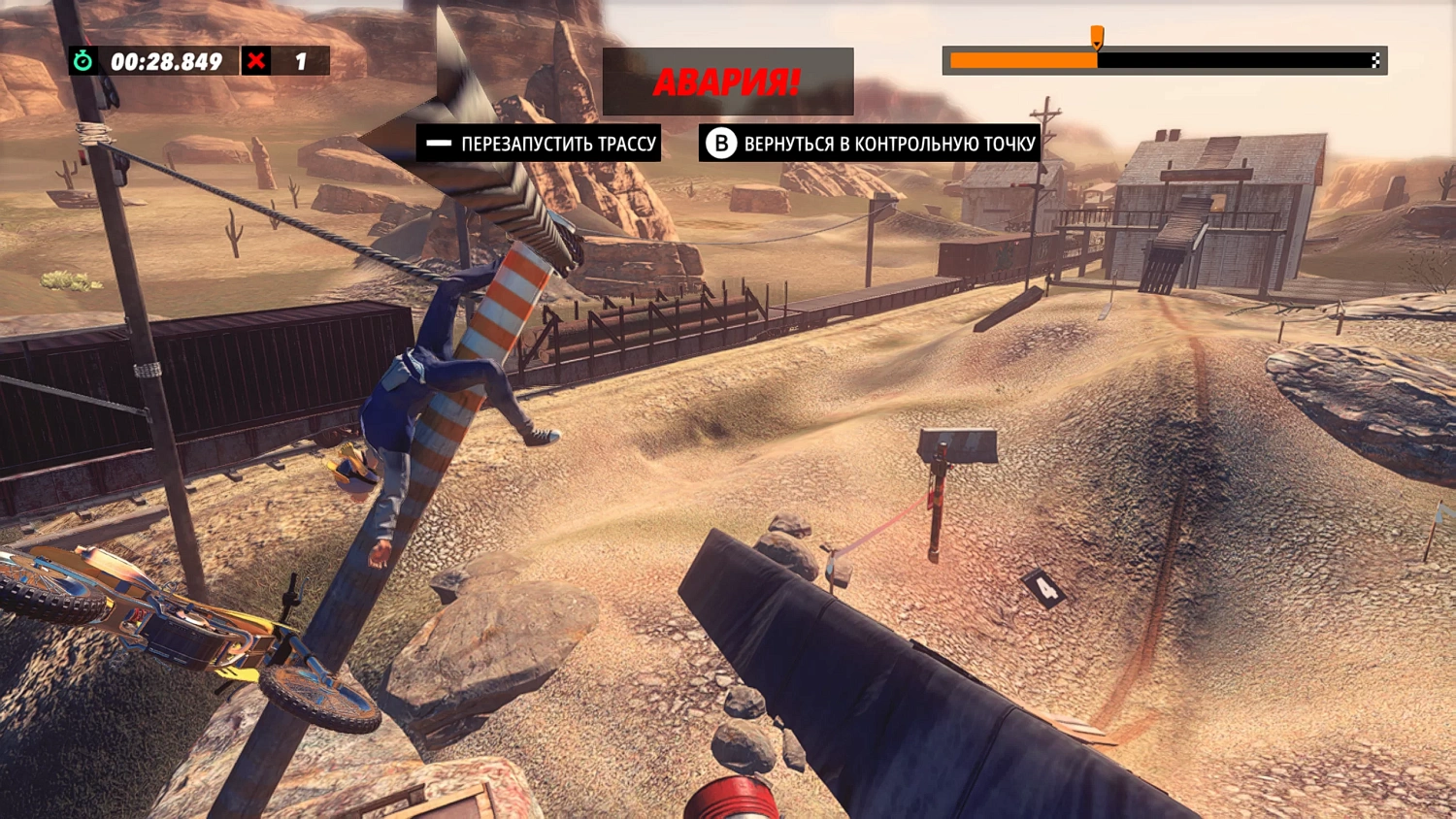This screenshot has width=1456, height=819.
Task: Click the minus button prompt for restarting
Action: point(441,144)
